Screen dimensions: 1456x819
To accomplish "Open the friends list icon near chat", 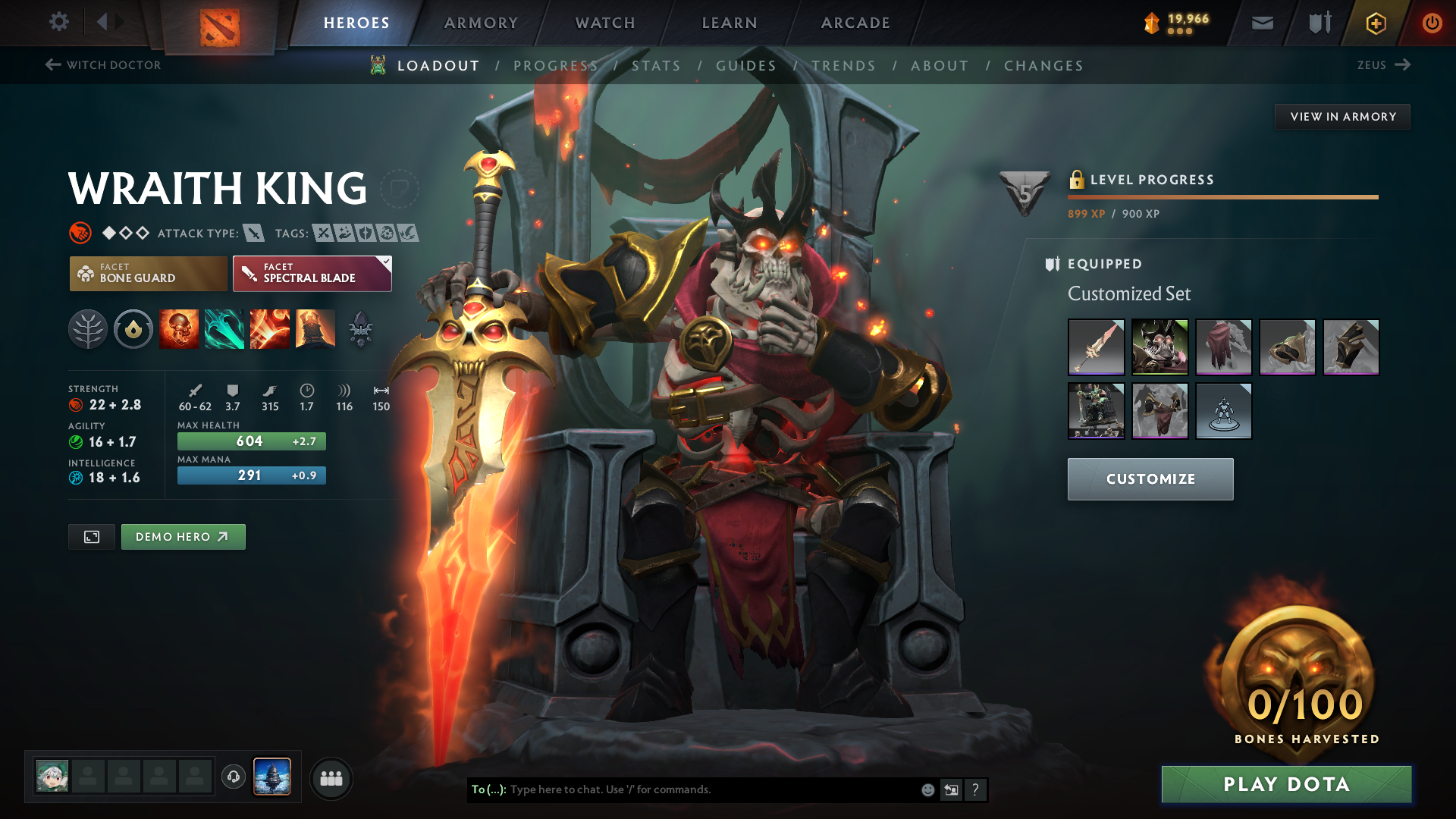I will 331,777.
